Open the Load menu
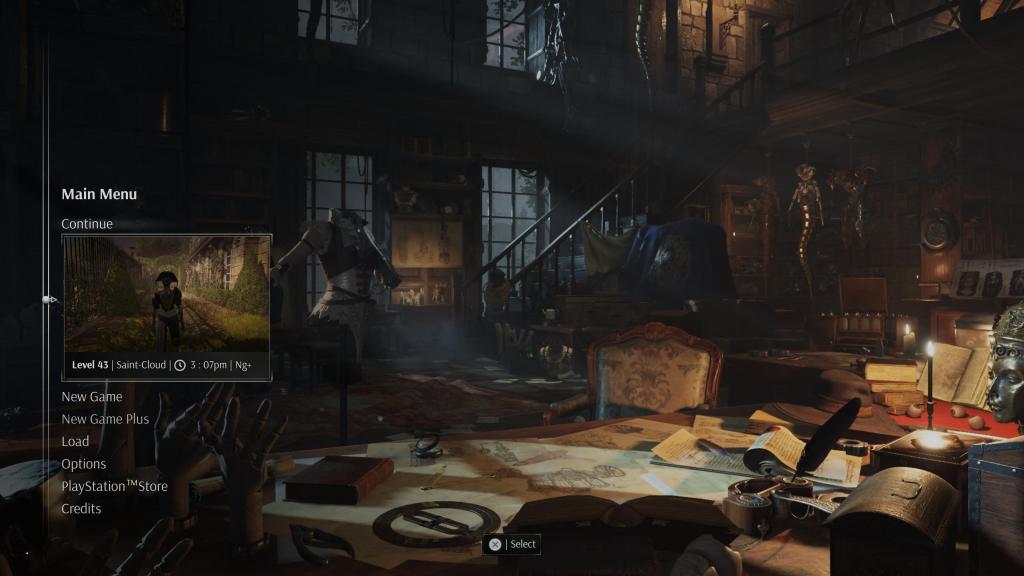Screen dimensions: 1024x576 coord(75,441)
